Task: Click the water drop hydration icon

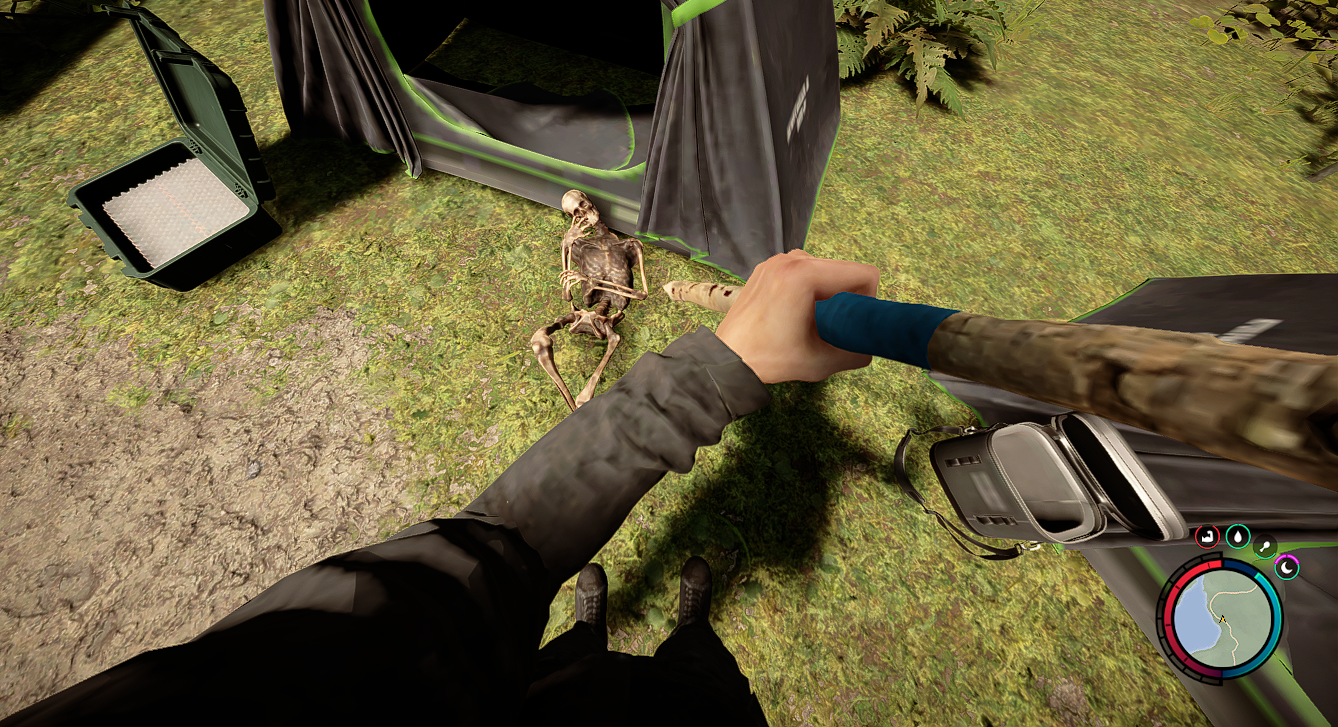Action: (1238, 536)
